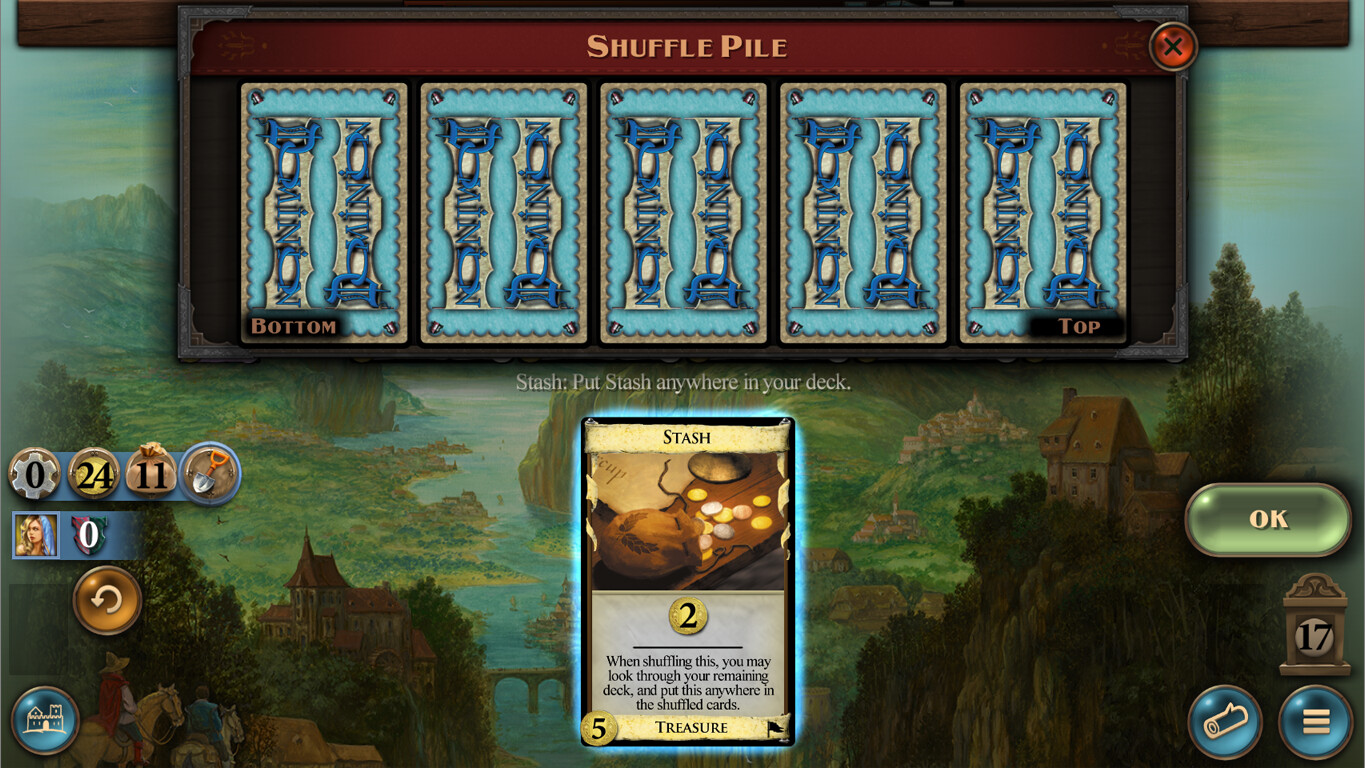Click the castle kingdom overview icon
1365x768 pixels.
pos(45,721)
